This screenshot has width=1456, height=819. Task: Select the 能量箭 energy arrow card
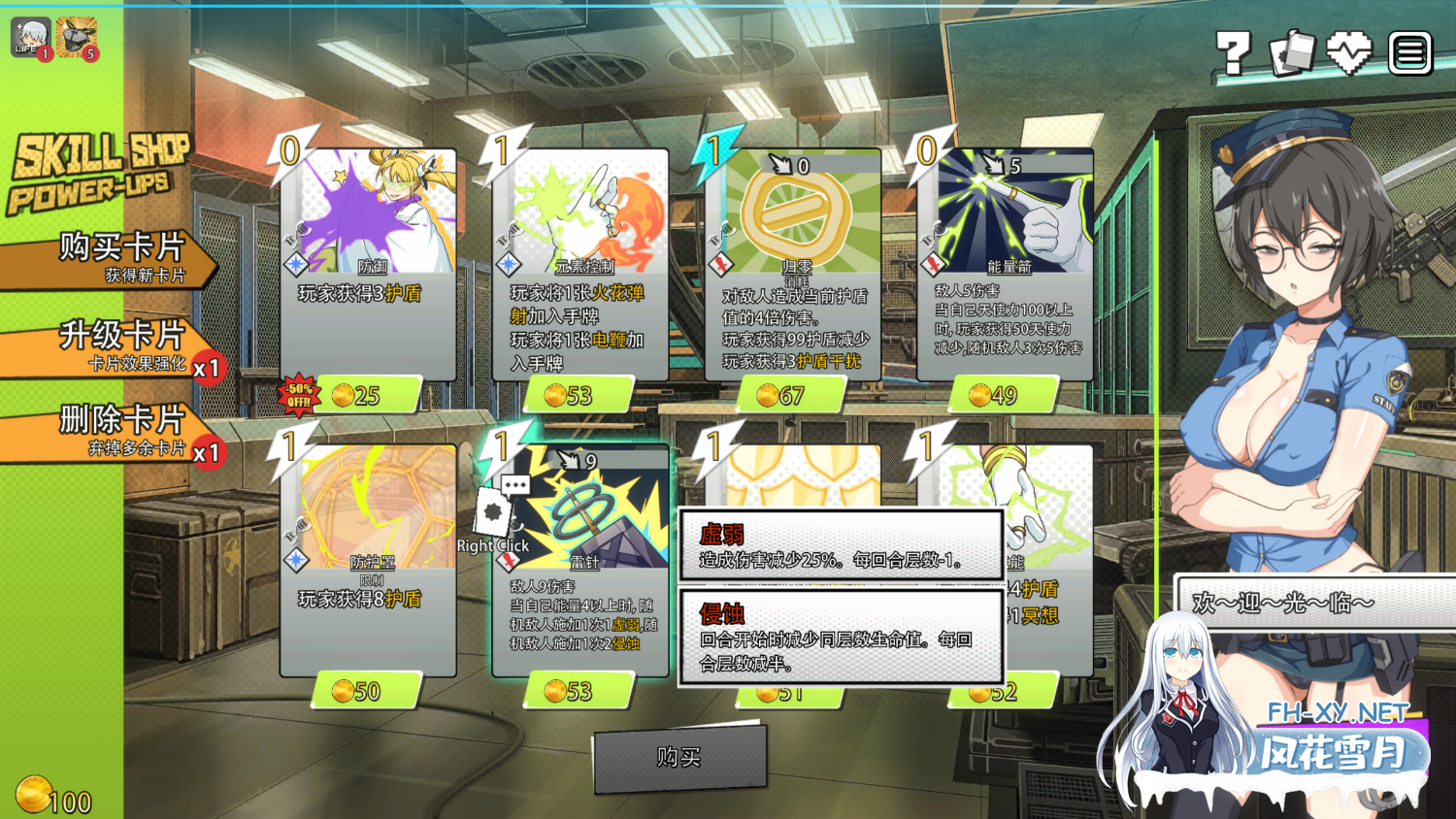1005,264
